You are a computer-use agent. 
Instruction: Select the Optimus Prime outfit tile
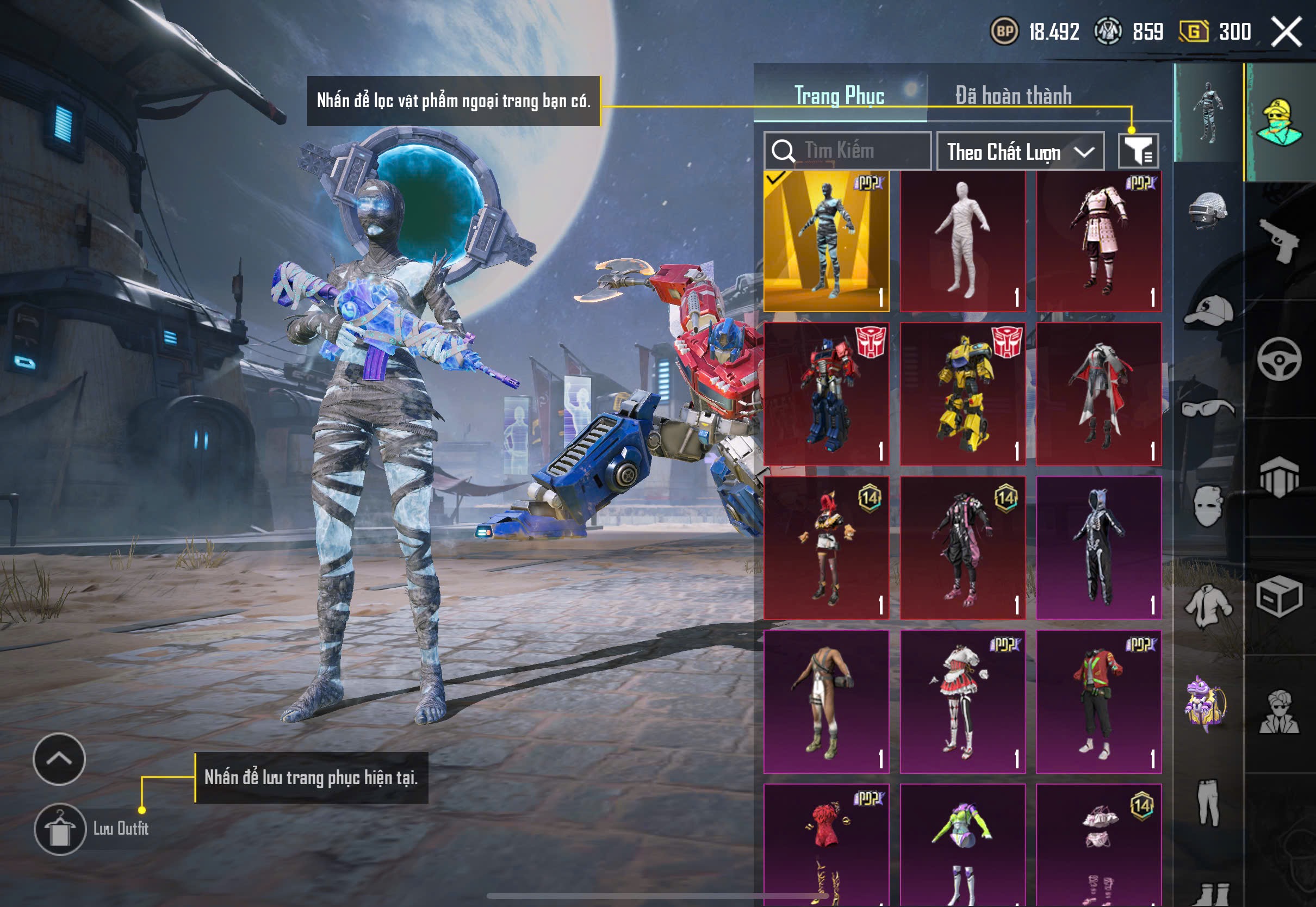[826, 394]
